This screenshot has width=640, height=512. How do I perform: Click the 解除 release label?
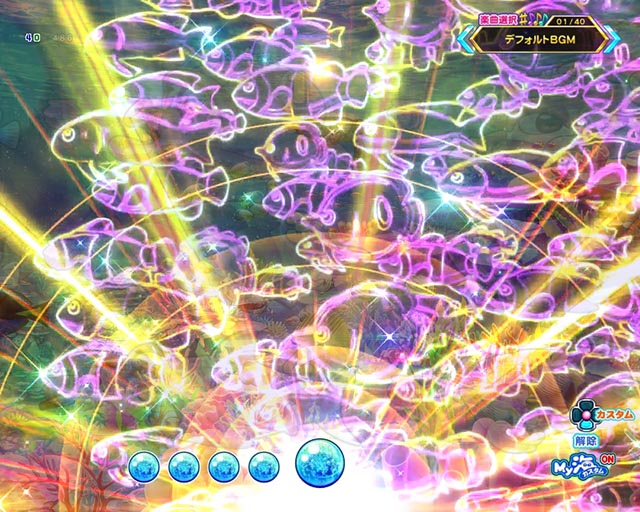coord(585,440)
